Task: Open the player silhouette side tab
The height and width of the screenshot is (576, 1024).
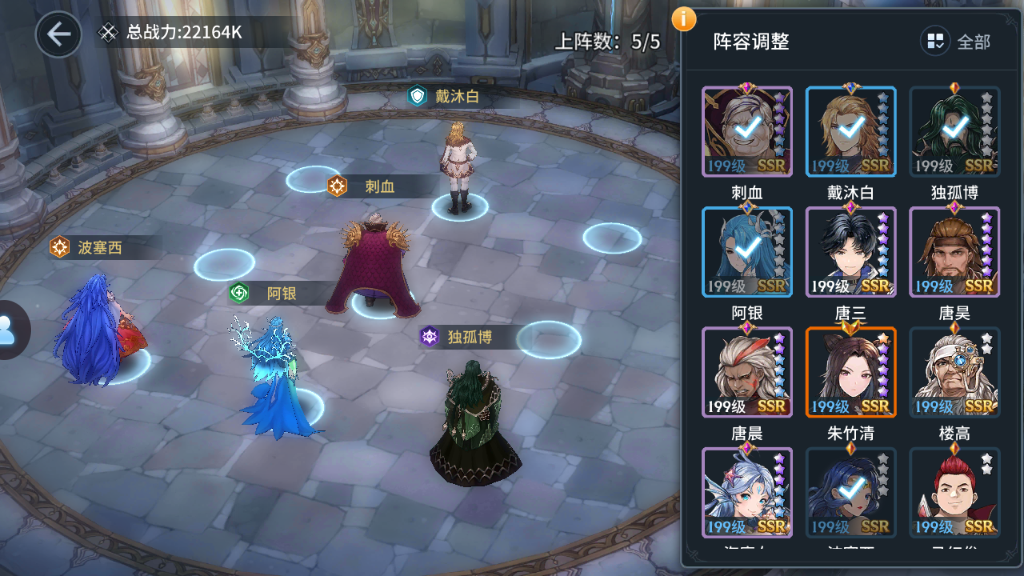Action: coord(10,330)
